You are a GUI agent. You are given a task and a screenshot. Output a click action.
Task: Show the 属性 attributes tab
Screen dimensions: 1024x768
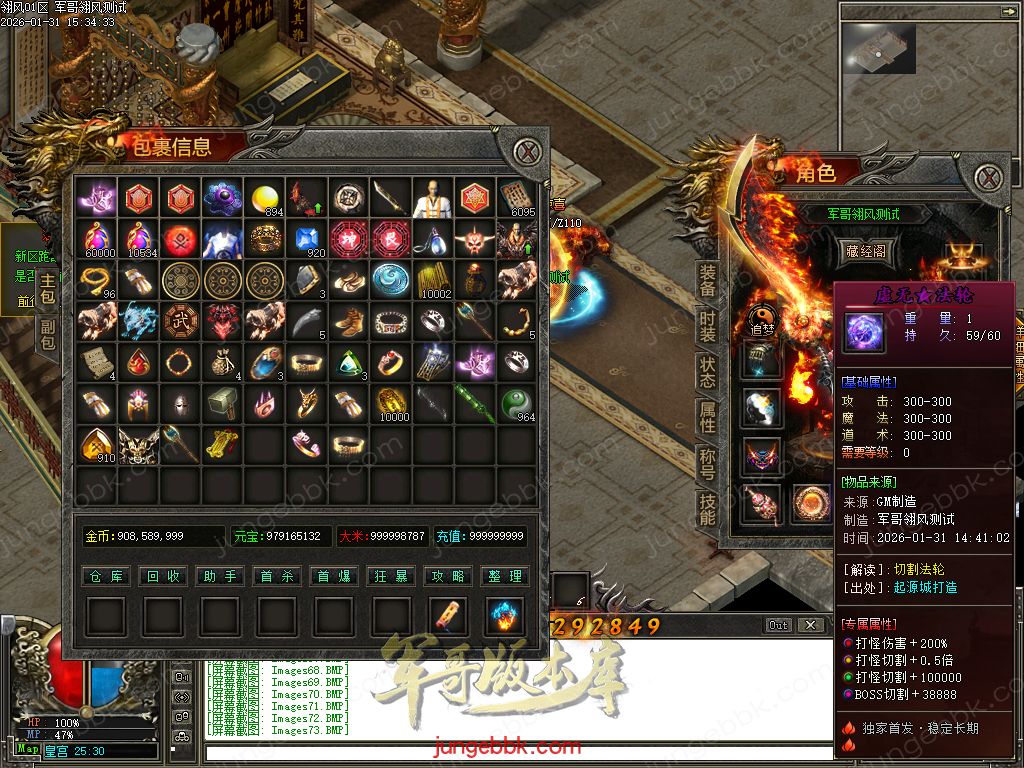707,418
